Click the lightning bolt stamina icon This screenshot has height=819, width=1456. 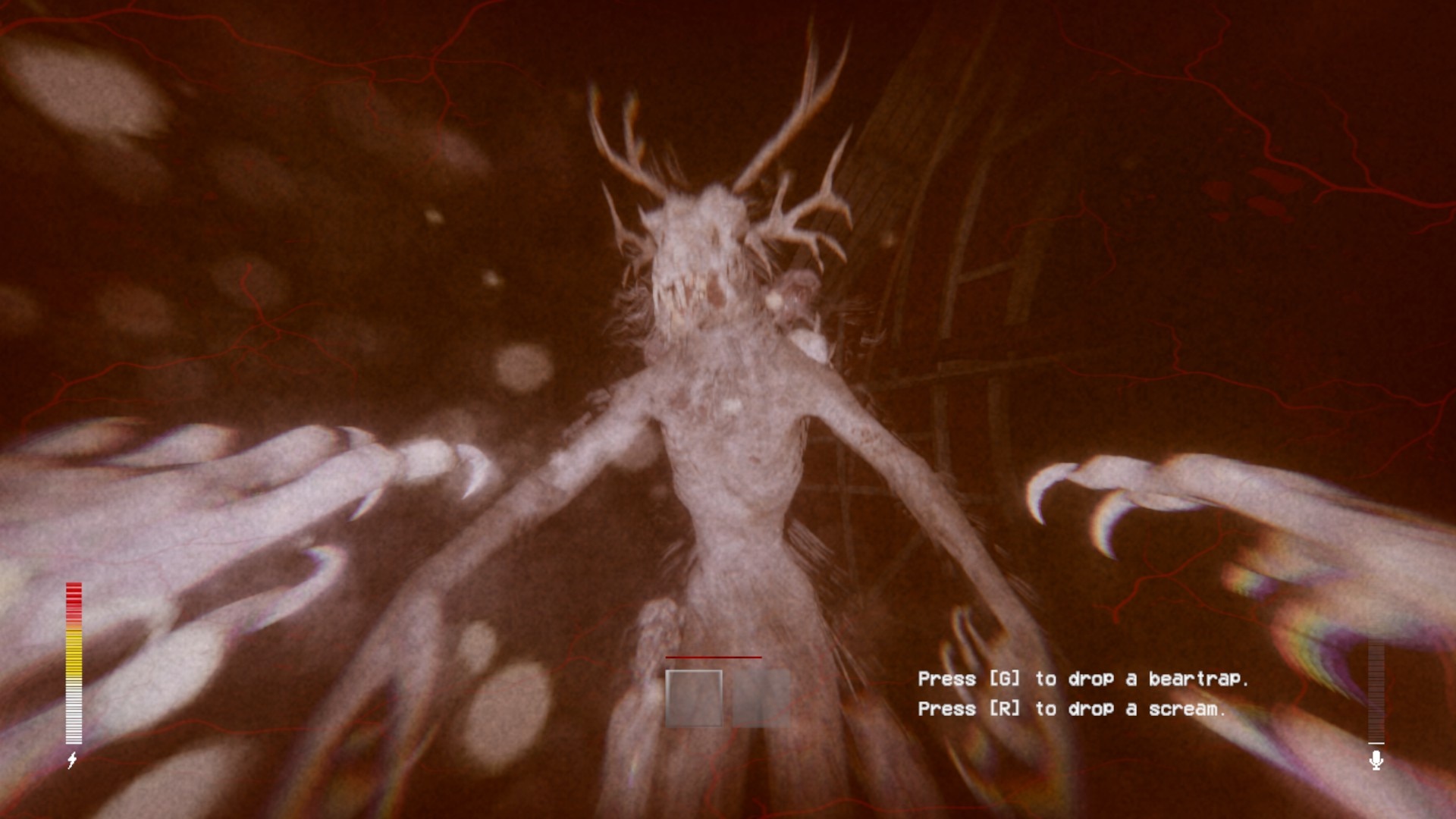click(73, 760)
